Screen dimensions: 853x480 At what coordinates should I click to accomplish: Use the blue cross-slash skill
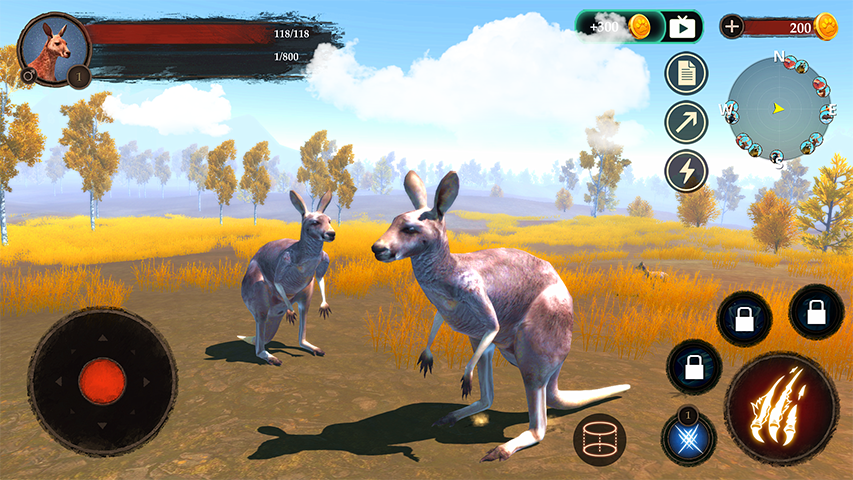pos(688,438)
